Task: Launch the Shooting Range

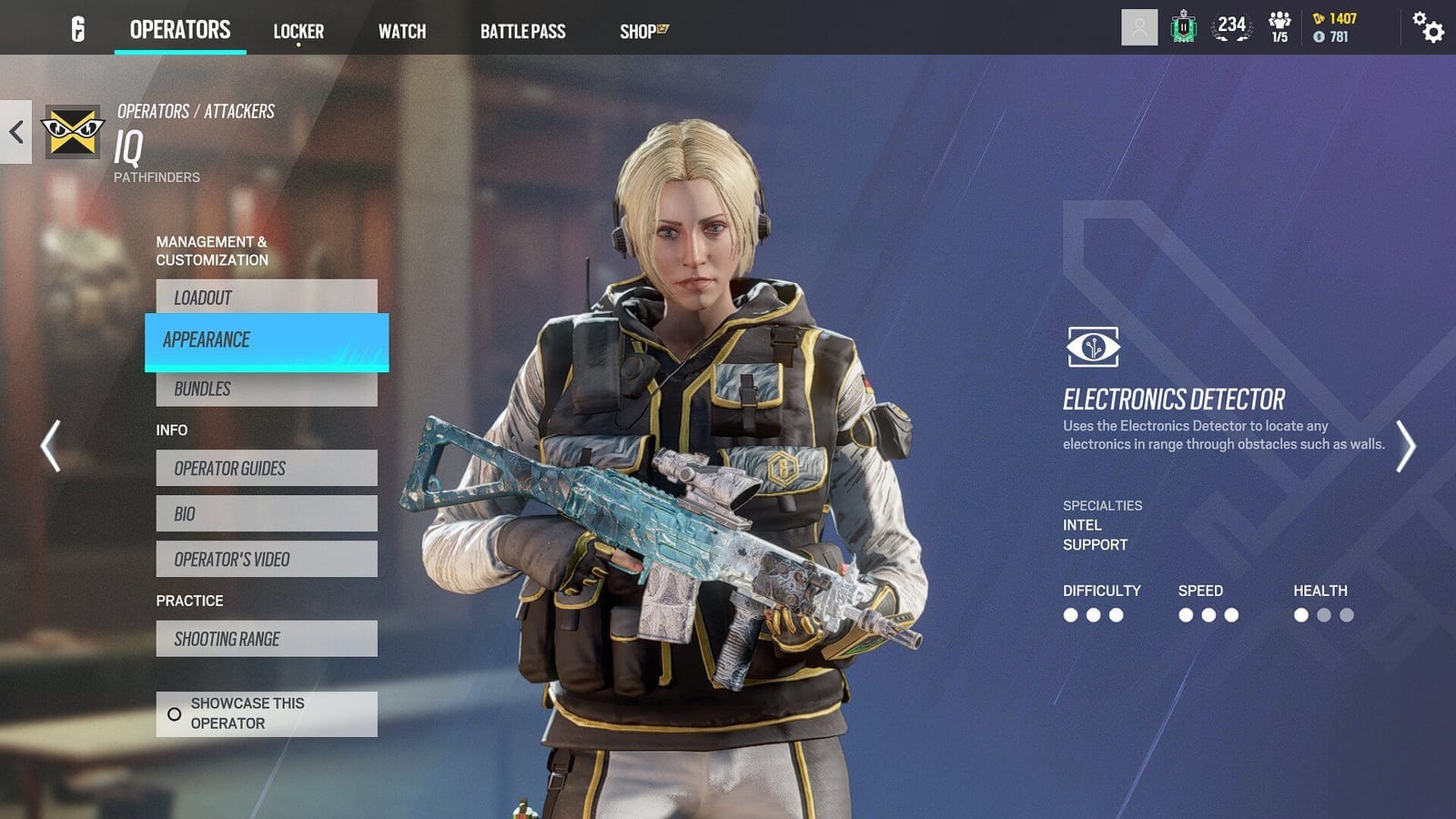Action: click(x=266, y=639)
